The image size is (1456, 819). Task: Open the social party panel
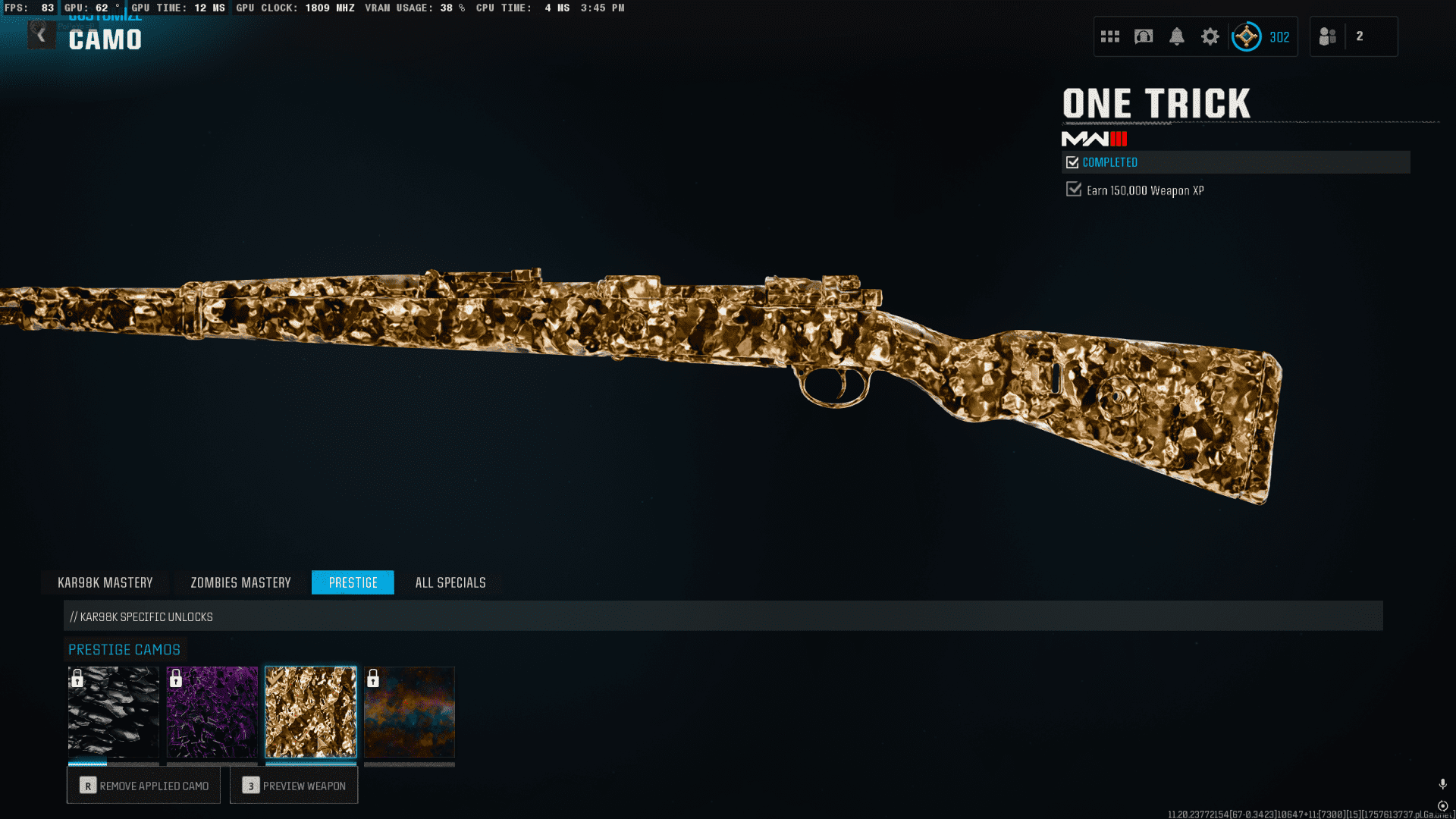pos(1353,36)
